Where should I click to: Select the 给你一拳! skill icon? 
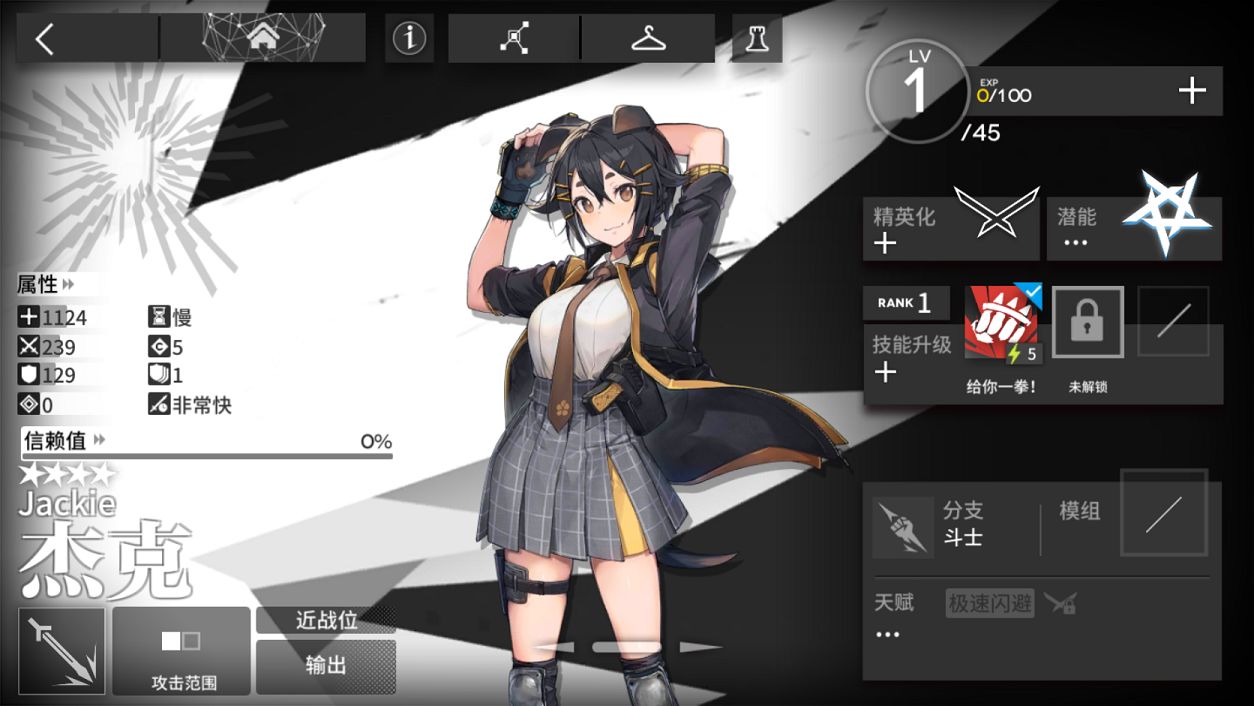click(1002, 324)
